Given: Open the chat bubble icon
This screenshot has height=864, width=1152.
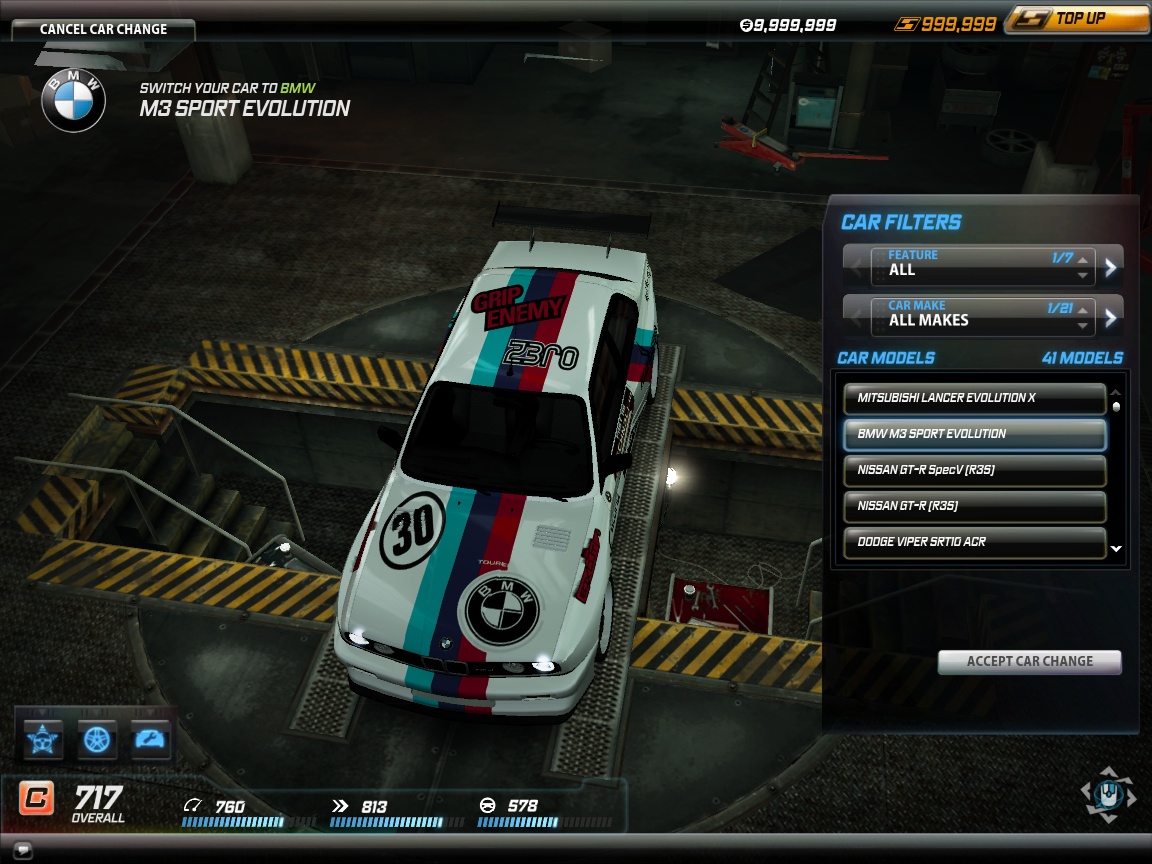Looking at the screenshot, I should coord(23,851).
